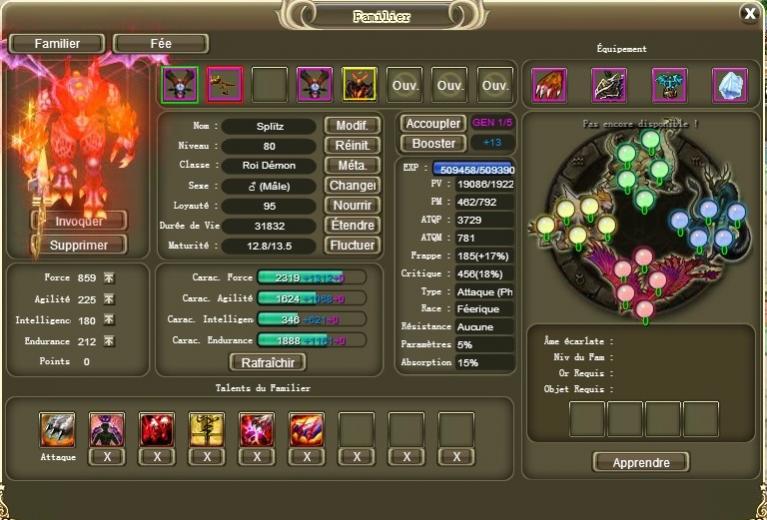
Task: Select the Attaque talent icon
Action: (57, 429)
